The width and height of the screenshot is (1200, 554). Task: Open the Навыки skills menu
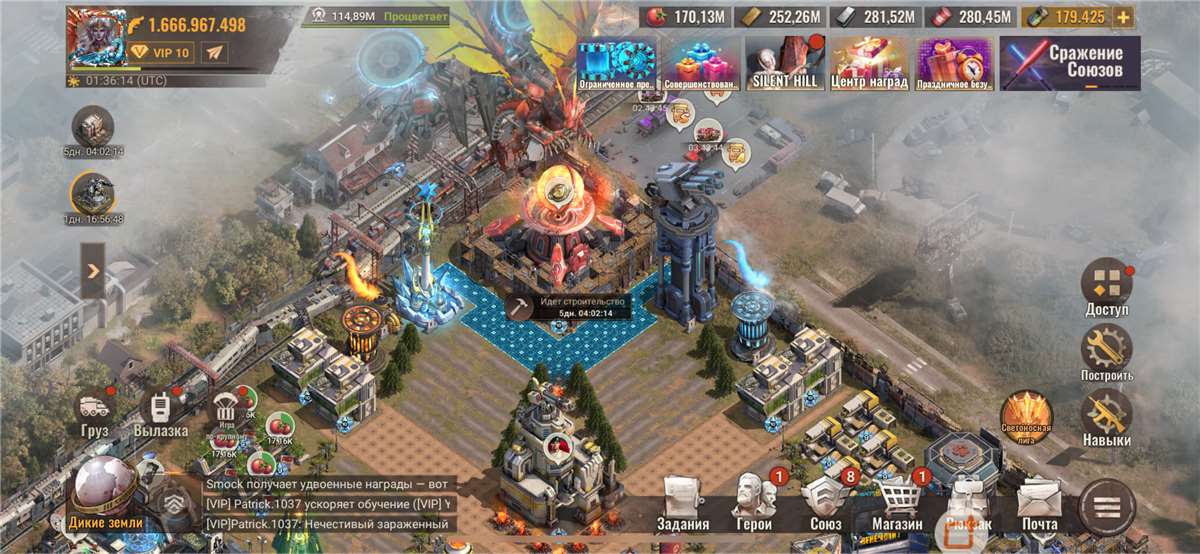(1106, 418)
